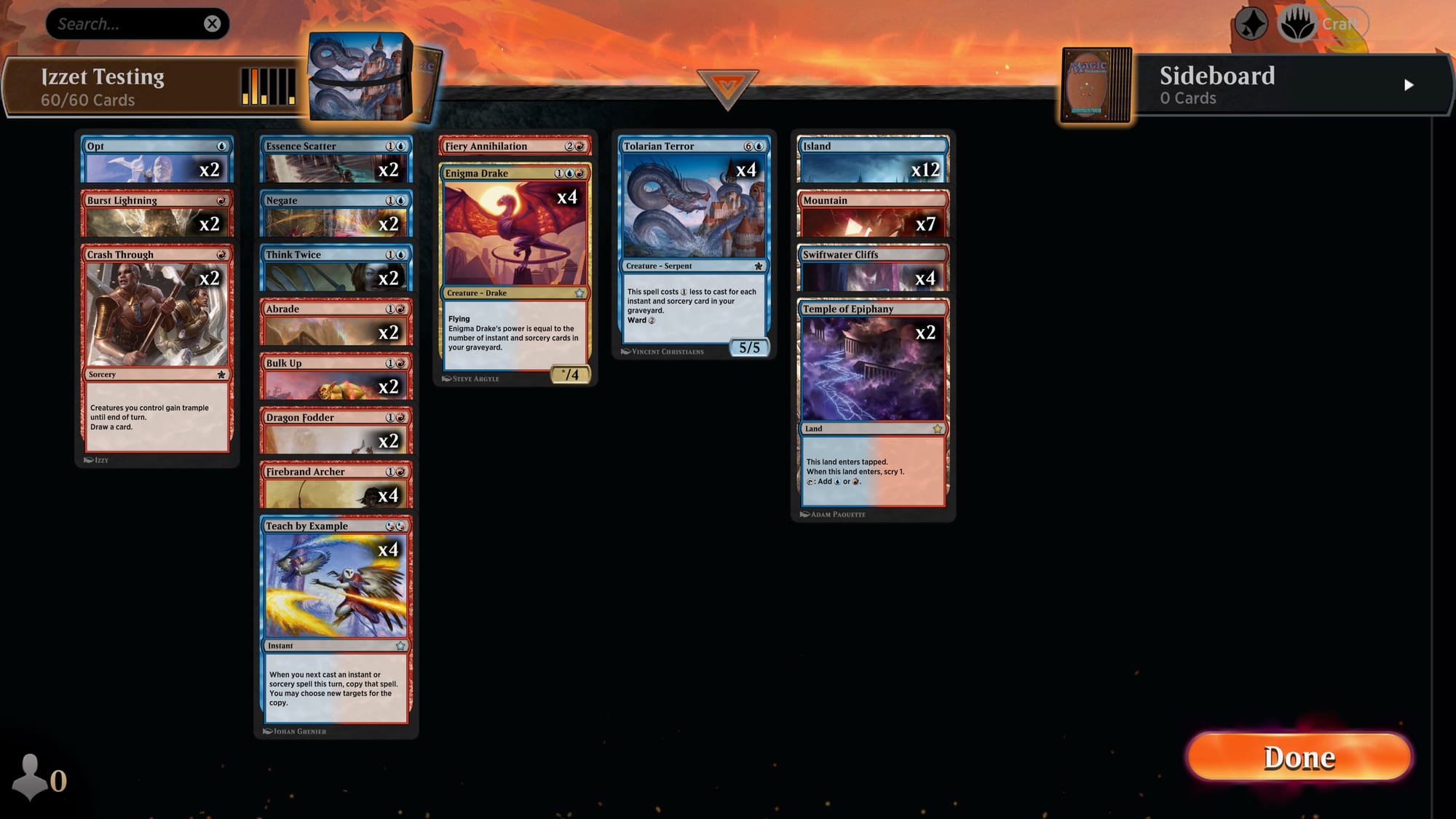The height and width of the screenshot is (819, 1456).
Task: Open the Sideboard tab
Action: click(x=1217, y=76)
